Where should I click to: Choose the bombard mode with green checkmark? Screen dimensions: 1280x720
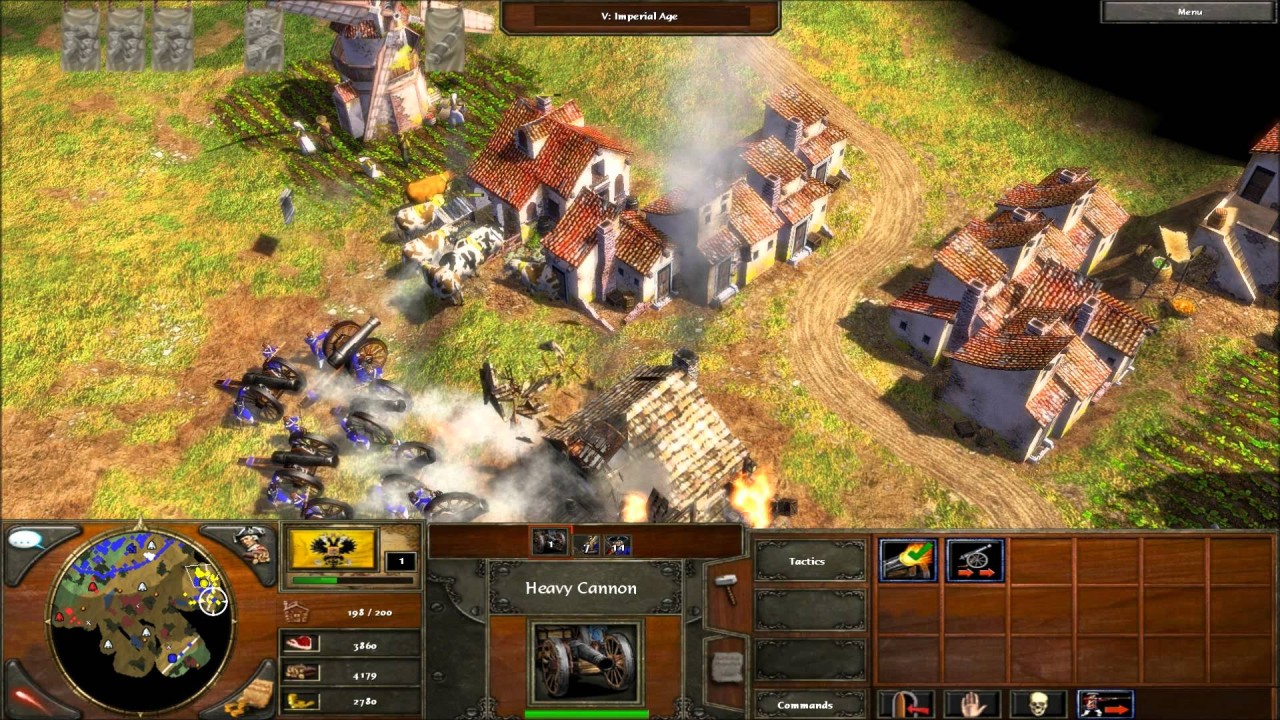(908, 560)
